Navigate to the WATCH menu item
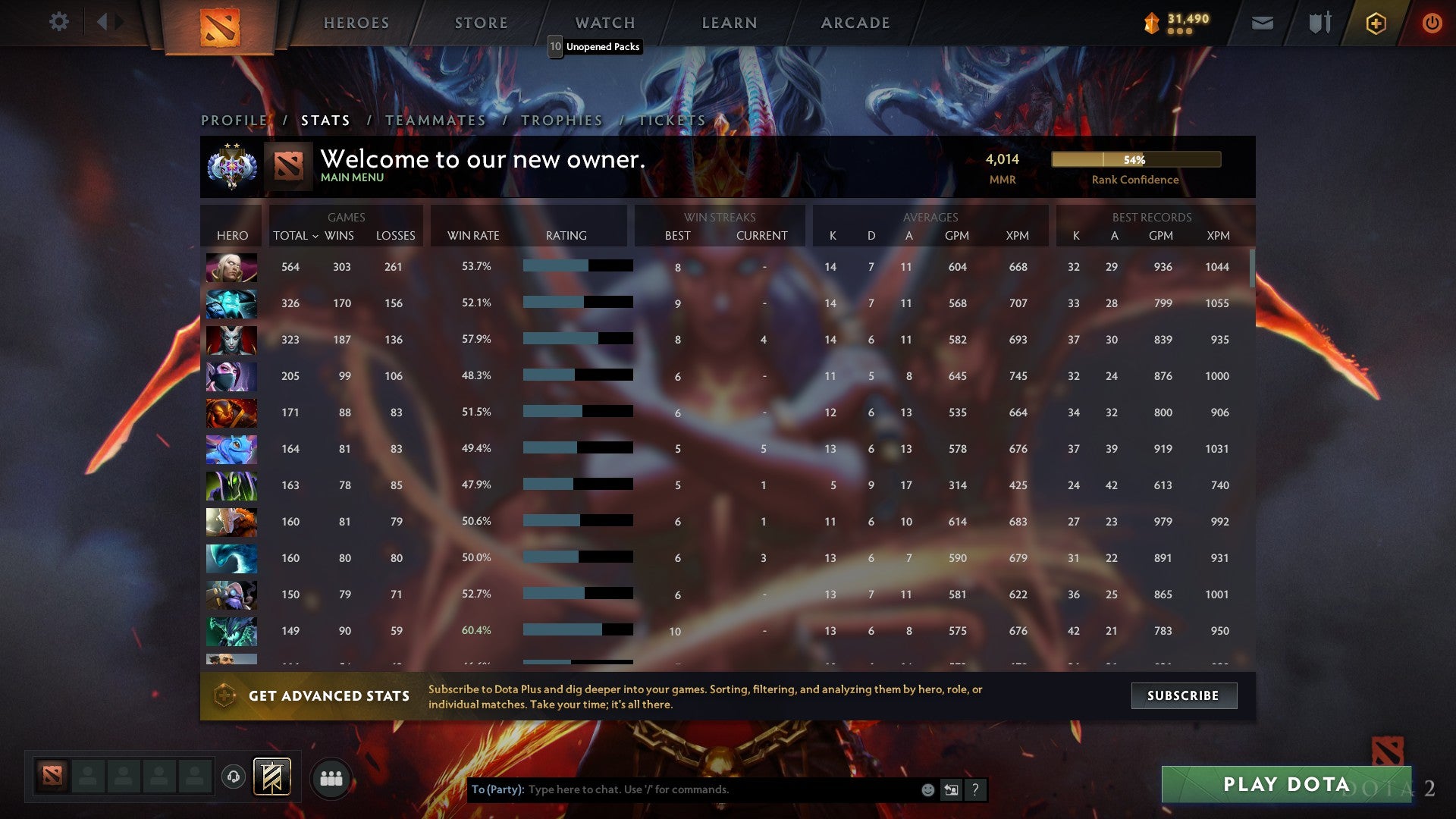This screenshot has height=819, width=1456. pos(604,23)
